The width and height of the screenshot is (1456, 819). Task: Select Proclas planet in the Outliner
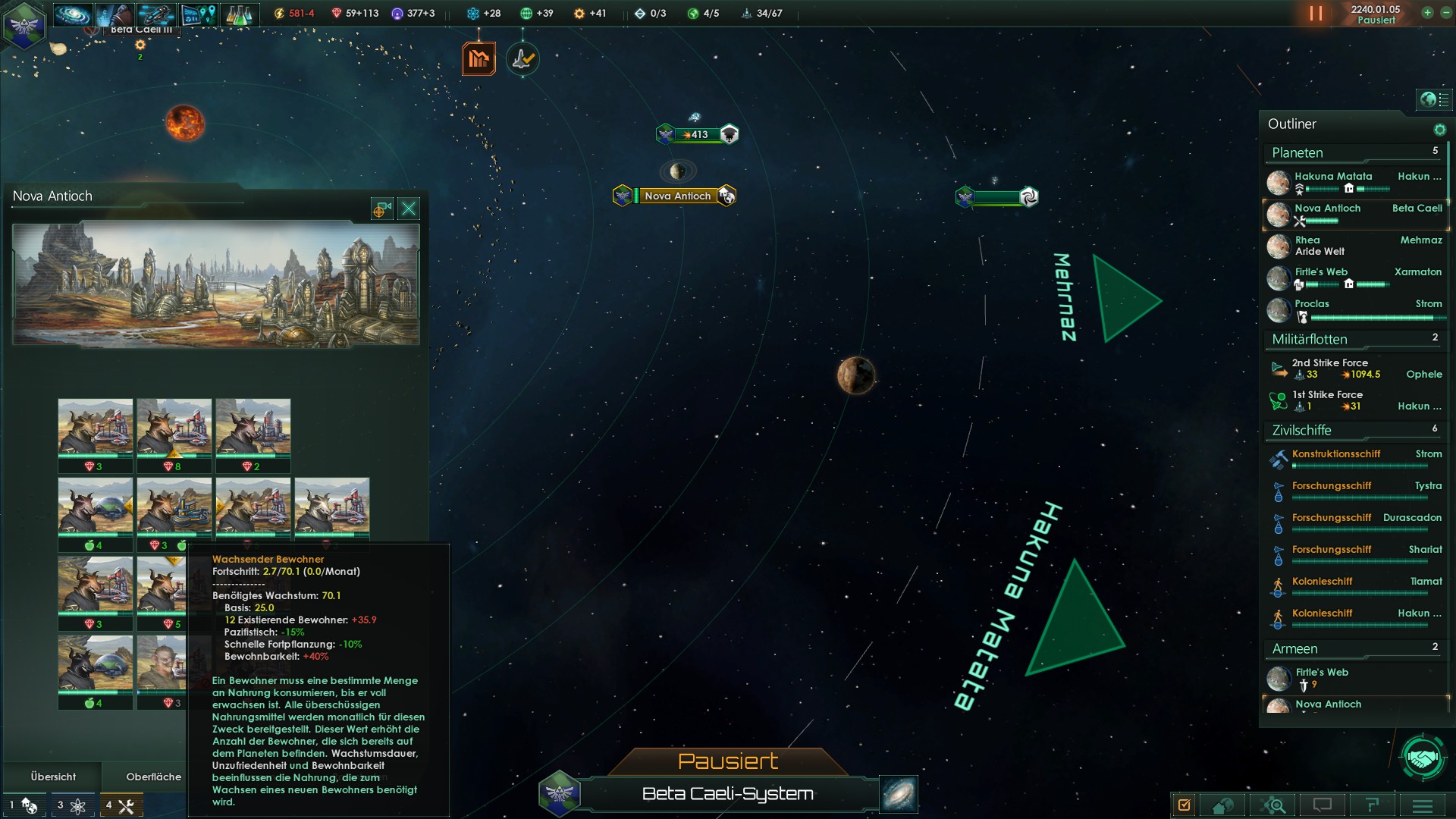(x=1312, y=304)
